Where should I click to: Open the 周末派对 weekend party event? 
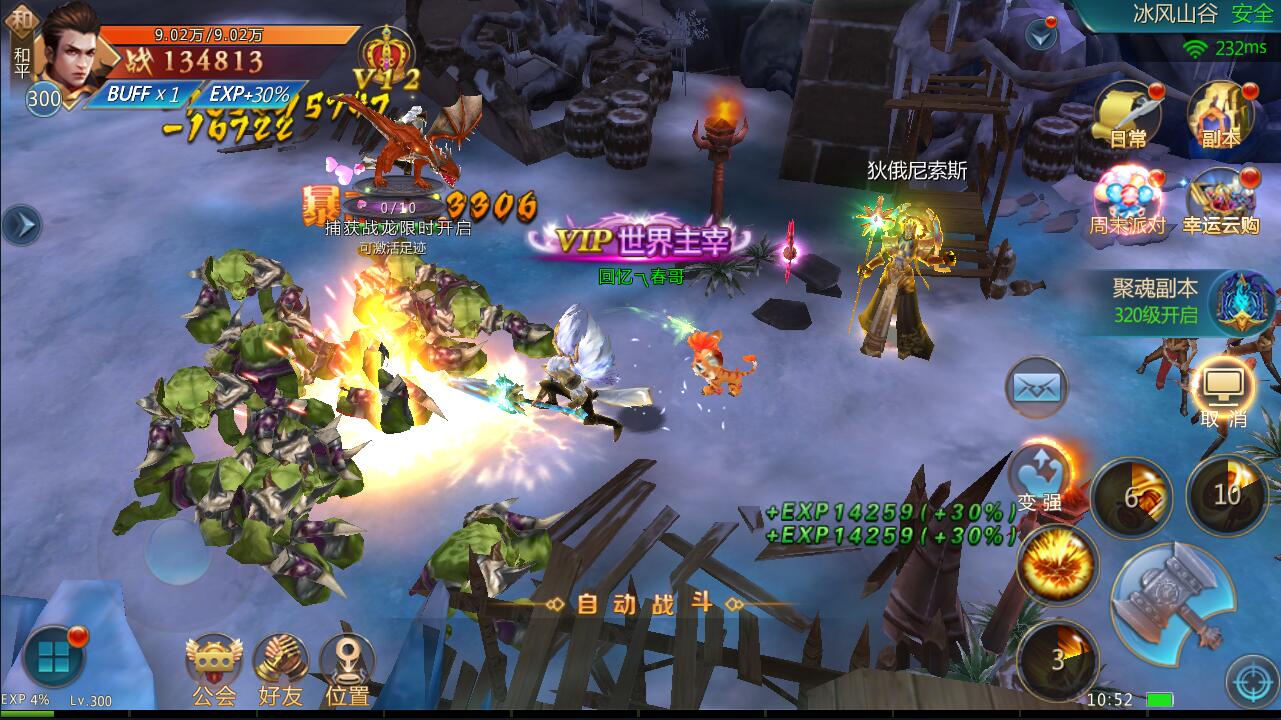[1127, 200]
